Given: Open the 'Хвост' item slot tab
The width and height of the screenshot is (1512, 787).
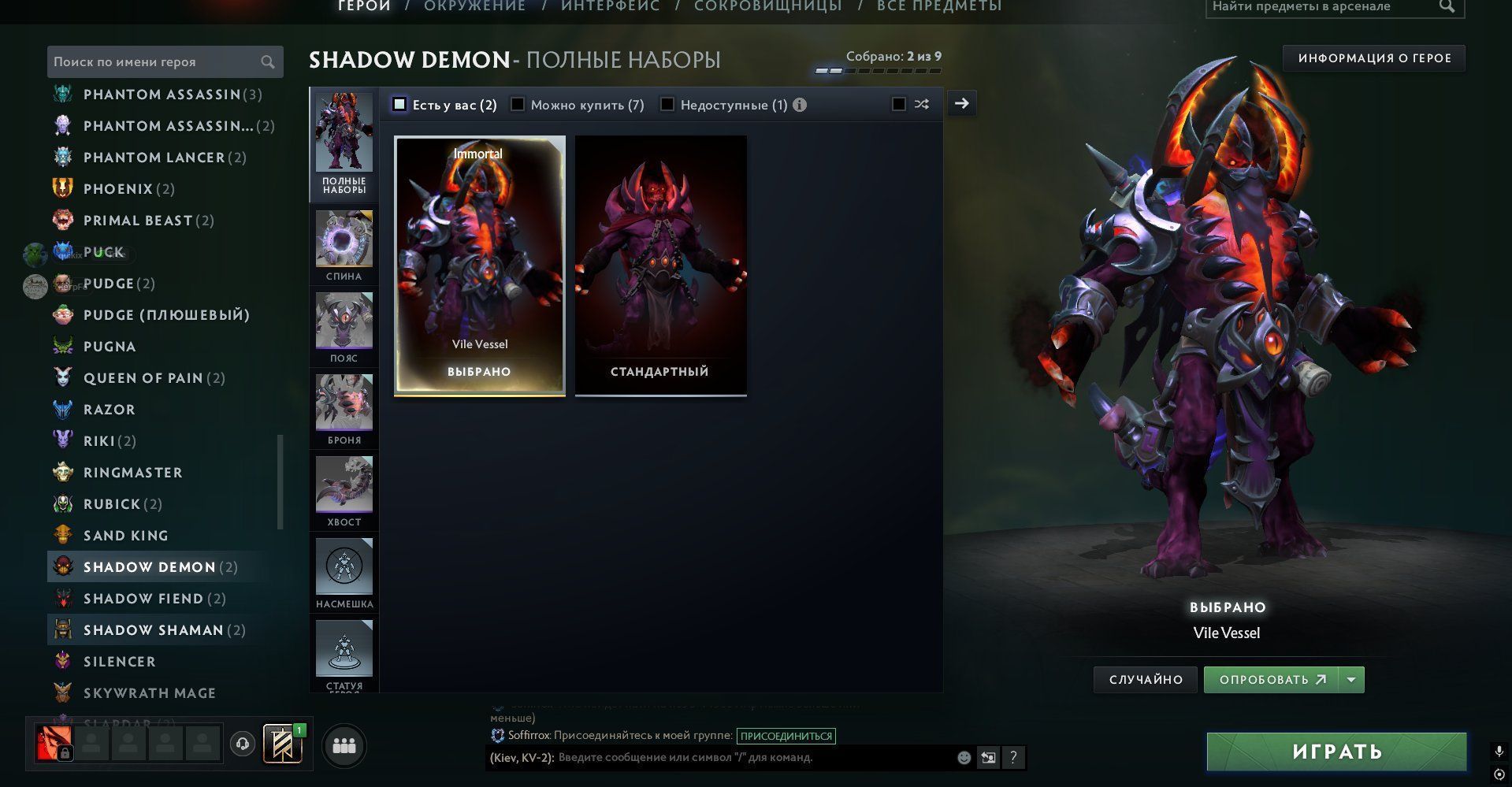Looking at the screenshot, I should (344, 492).
